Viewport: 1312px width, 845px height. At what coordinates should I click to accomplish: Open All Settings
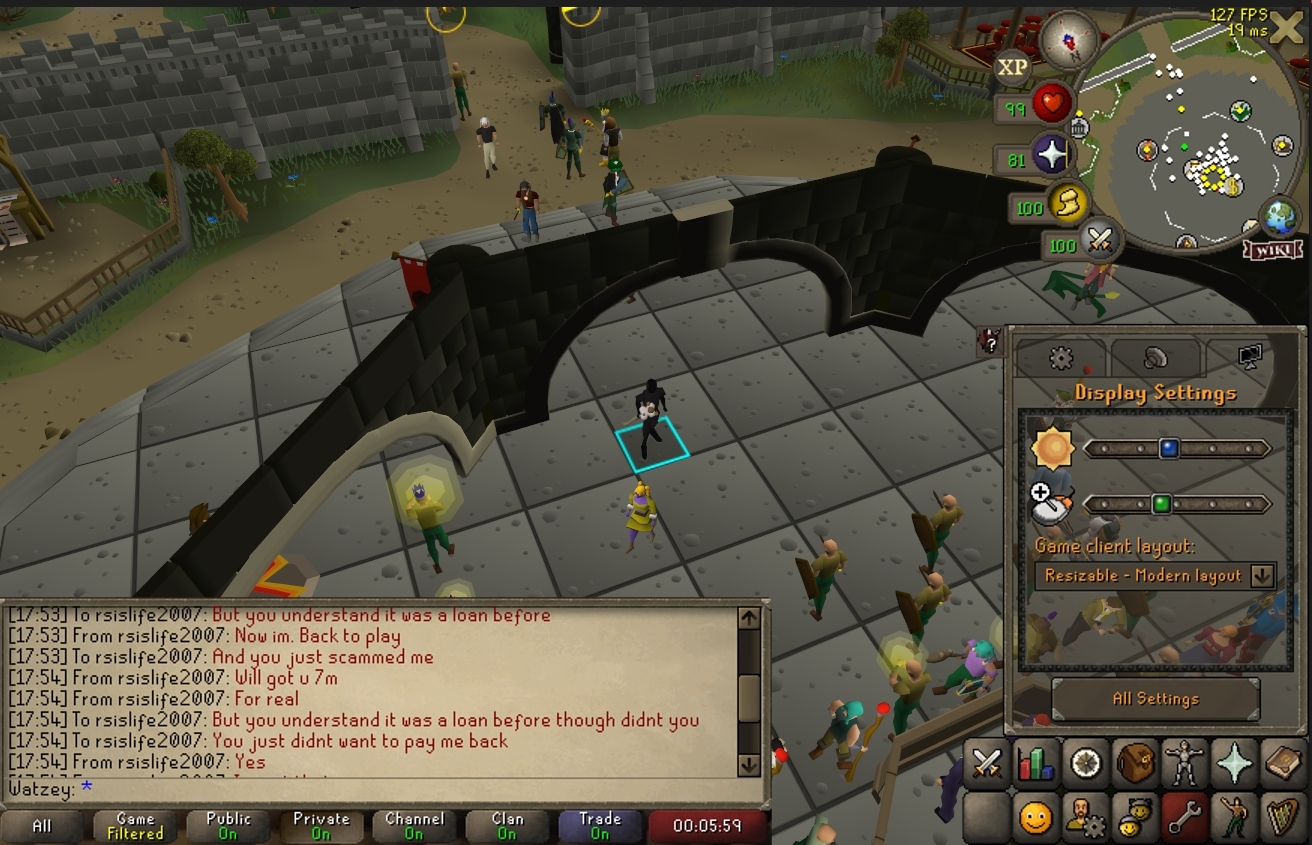[x=1155, y=699]
